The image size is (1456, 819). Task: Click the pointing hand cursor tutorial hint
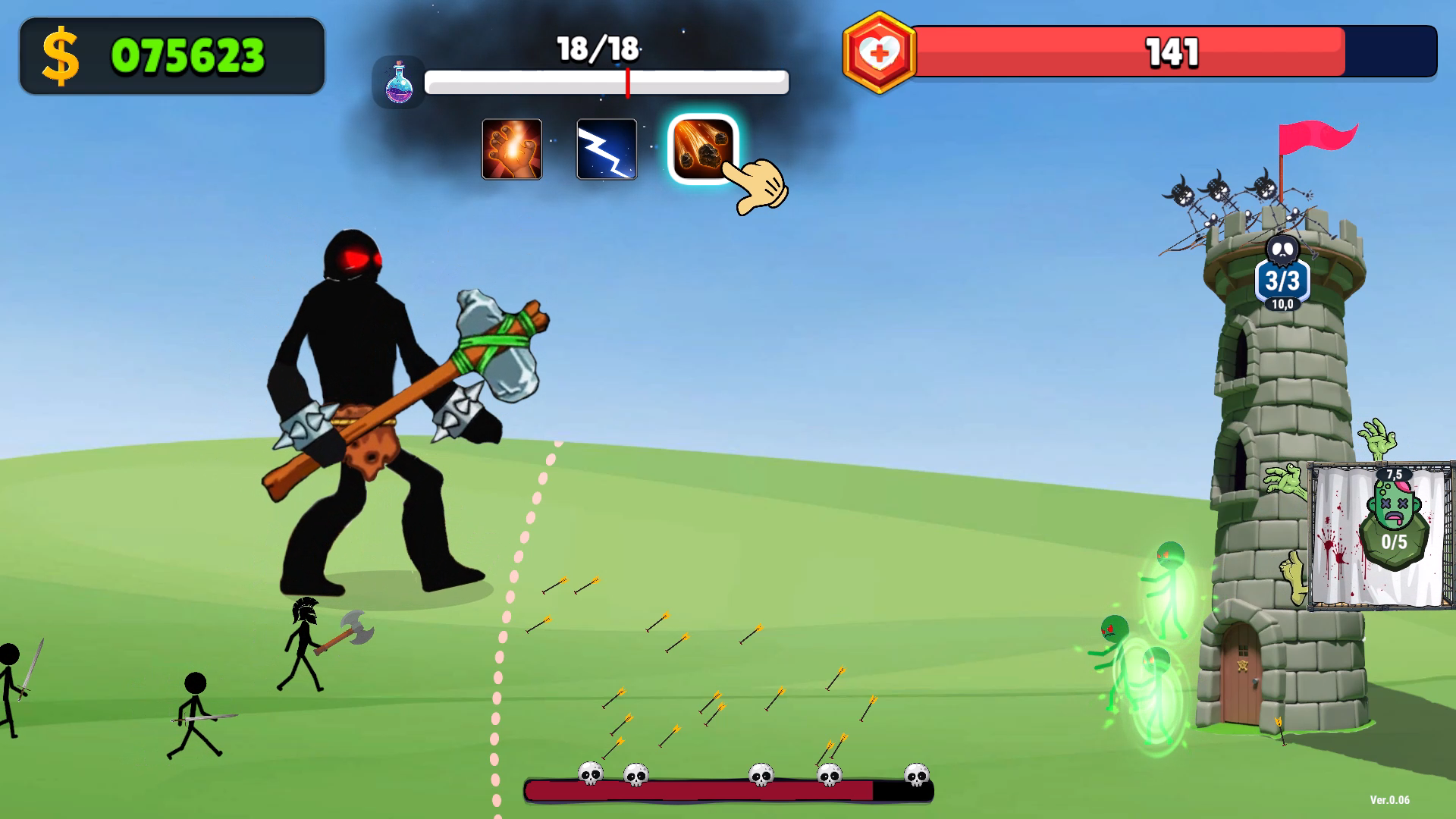[757, 184]
